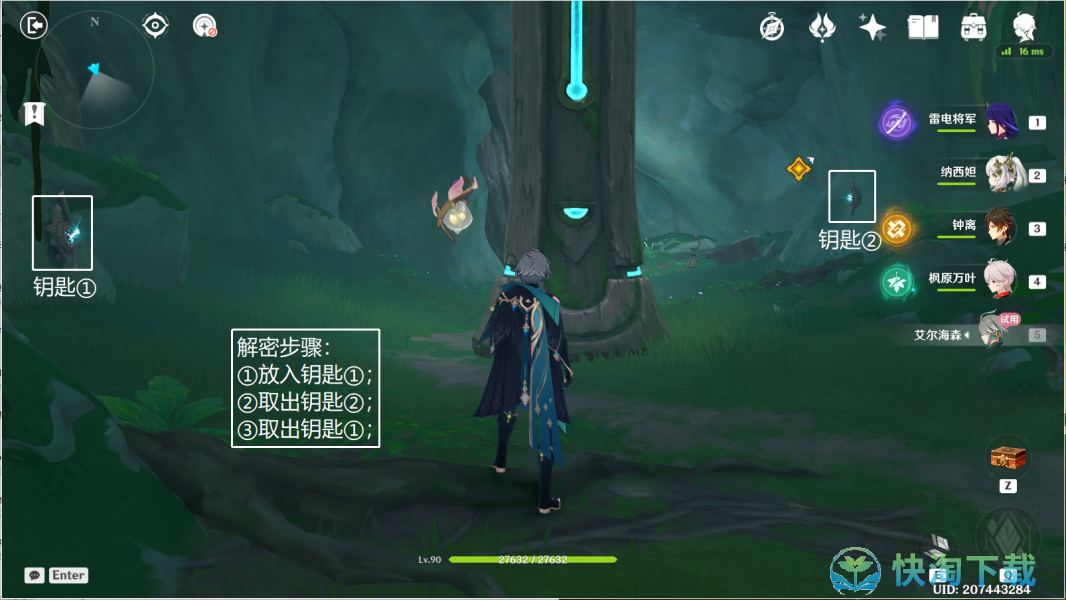Switch to 纳西妲 in the party list
Screen dimensions: 1066x600
coord(1000,175)
